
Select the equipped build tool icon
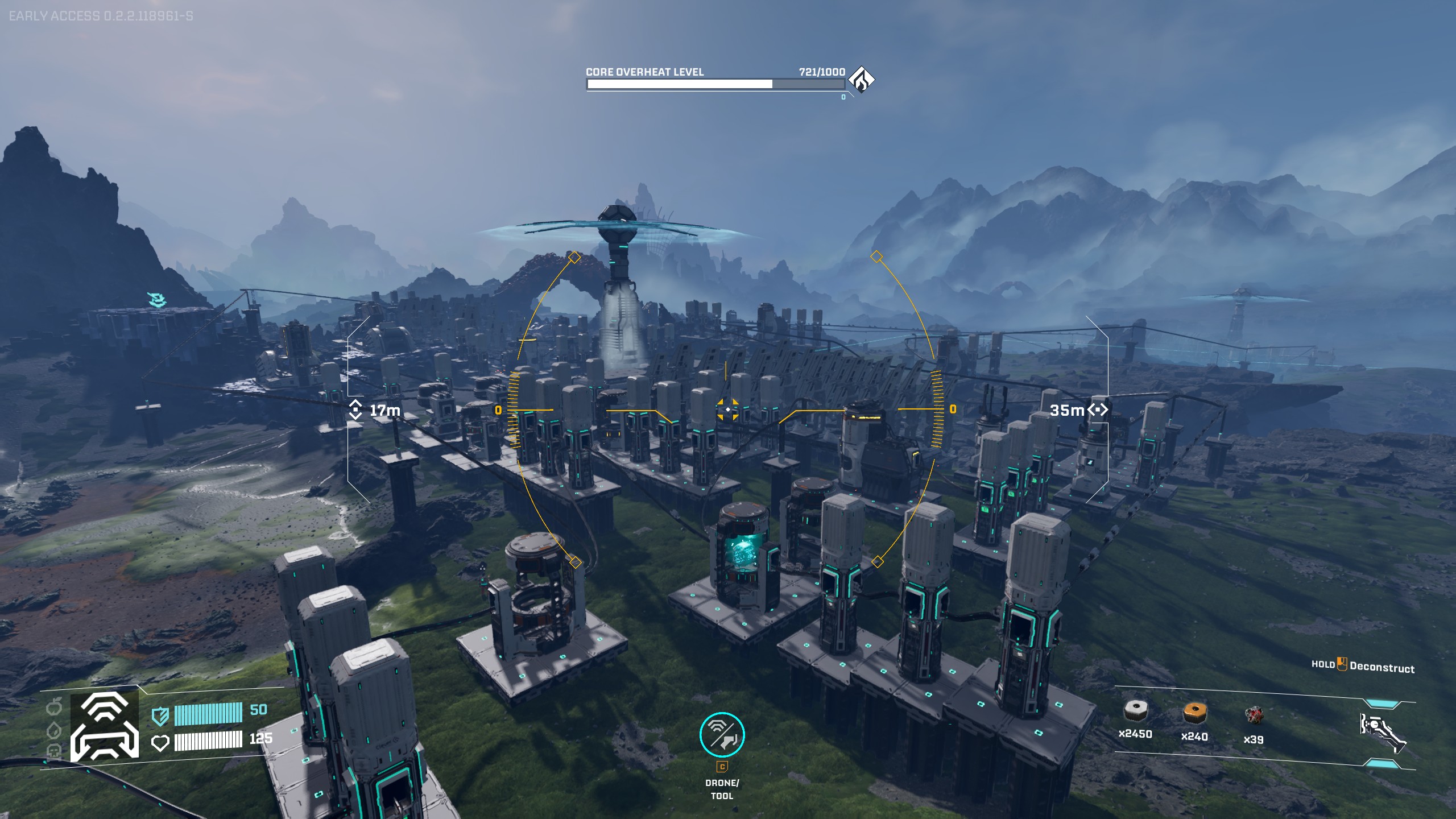tap(1383, 733)
